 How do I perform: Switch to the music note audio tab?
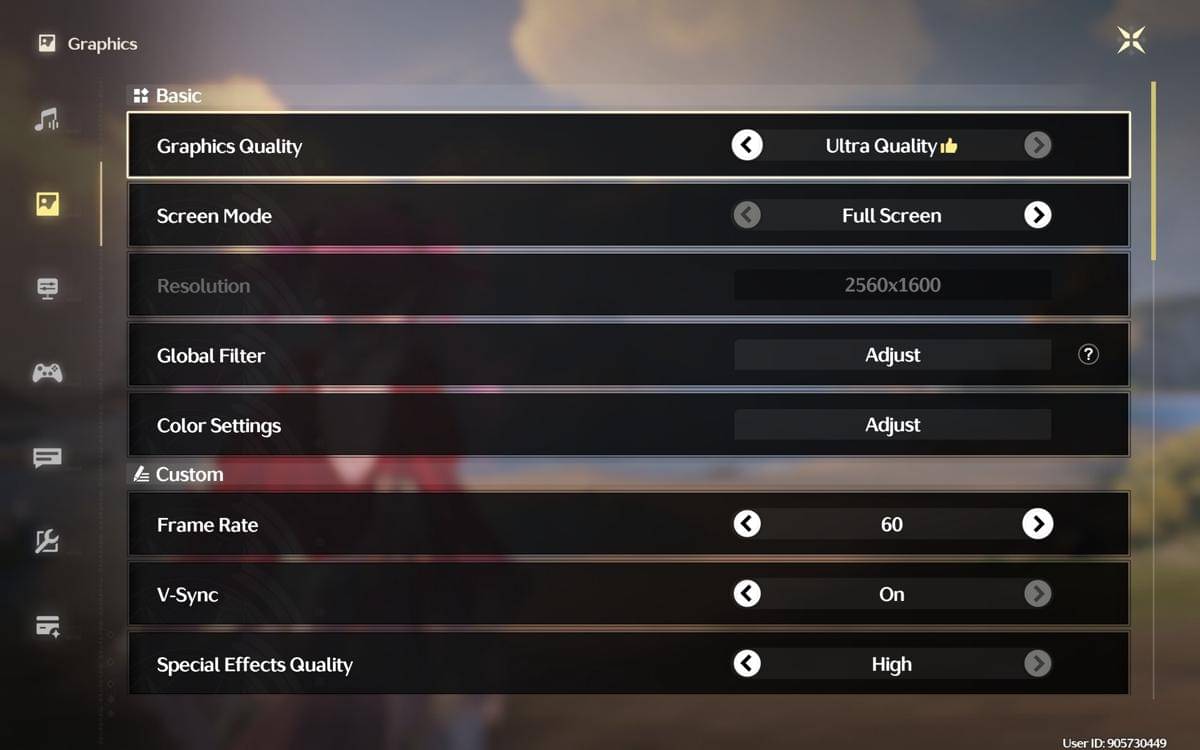(x=47, y=121)
